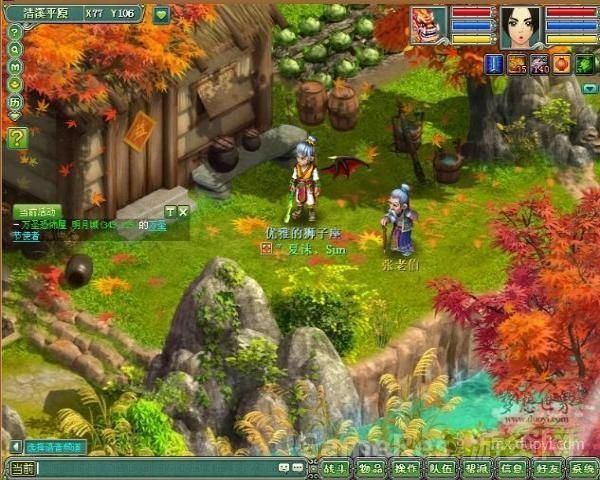Click the lion pet portrait
This screenshot has width=600, height=480.
click(x=429, y=25)
